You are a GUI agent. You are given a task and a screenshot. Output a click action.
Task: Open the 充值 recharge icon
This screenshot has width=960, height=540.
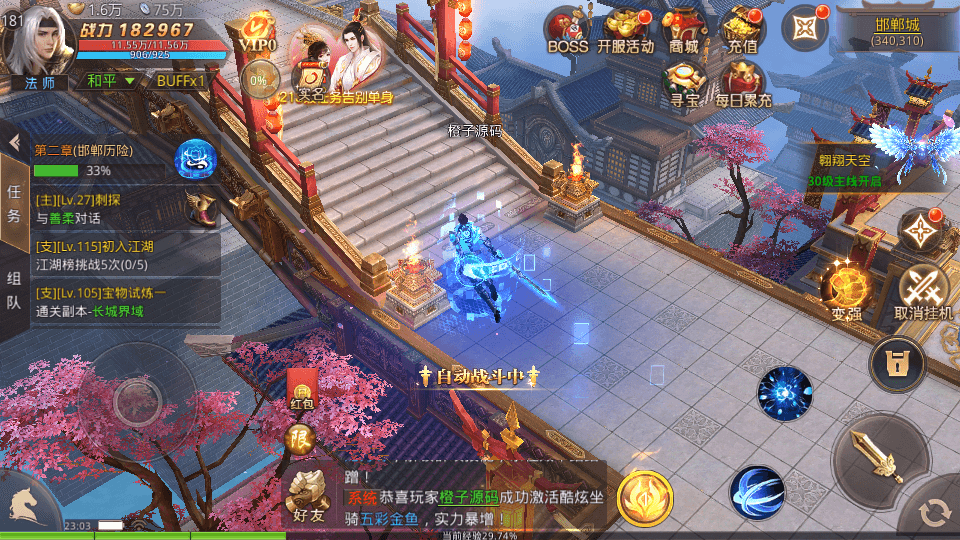pos(743,30)
